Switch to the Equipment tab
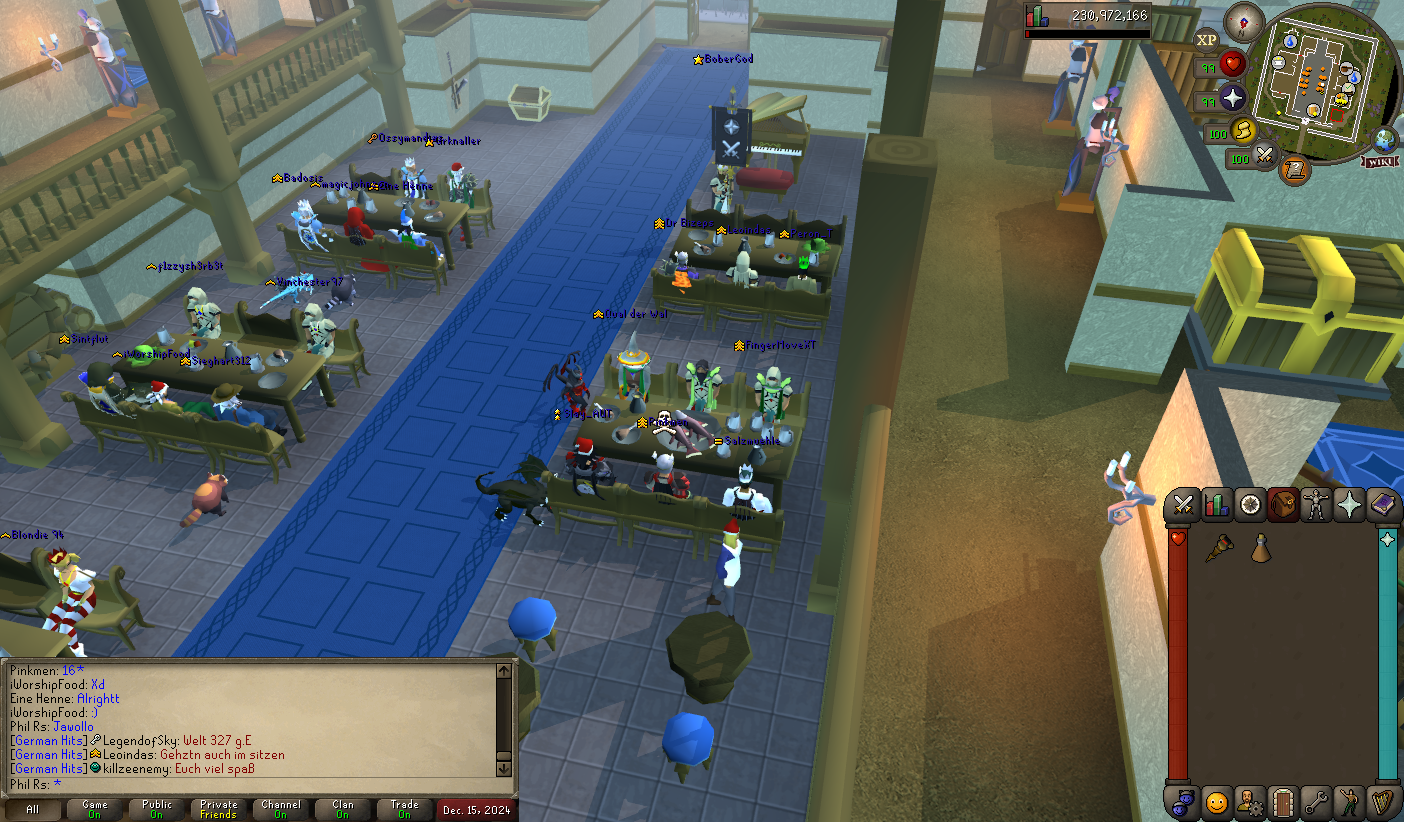Image resolution: width=1404 pixels, height=822 pixels. click(1315, 505)
